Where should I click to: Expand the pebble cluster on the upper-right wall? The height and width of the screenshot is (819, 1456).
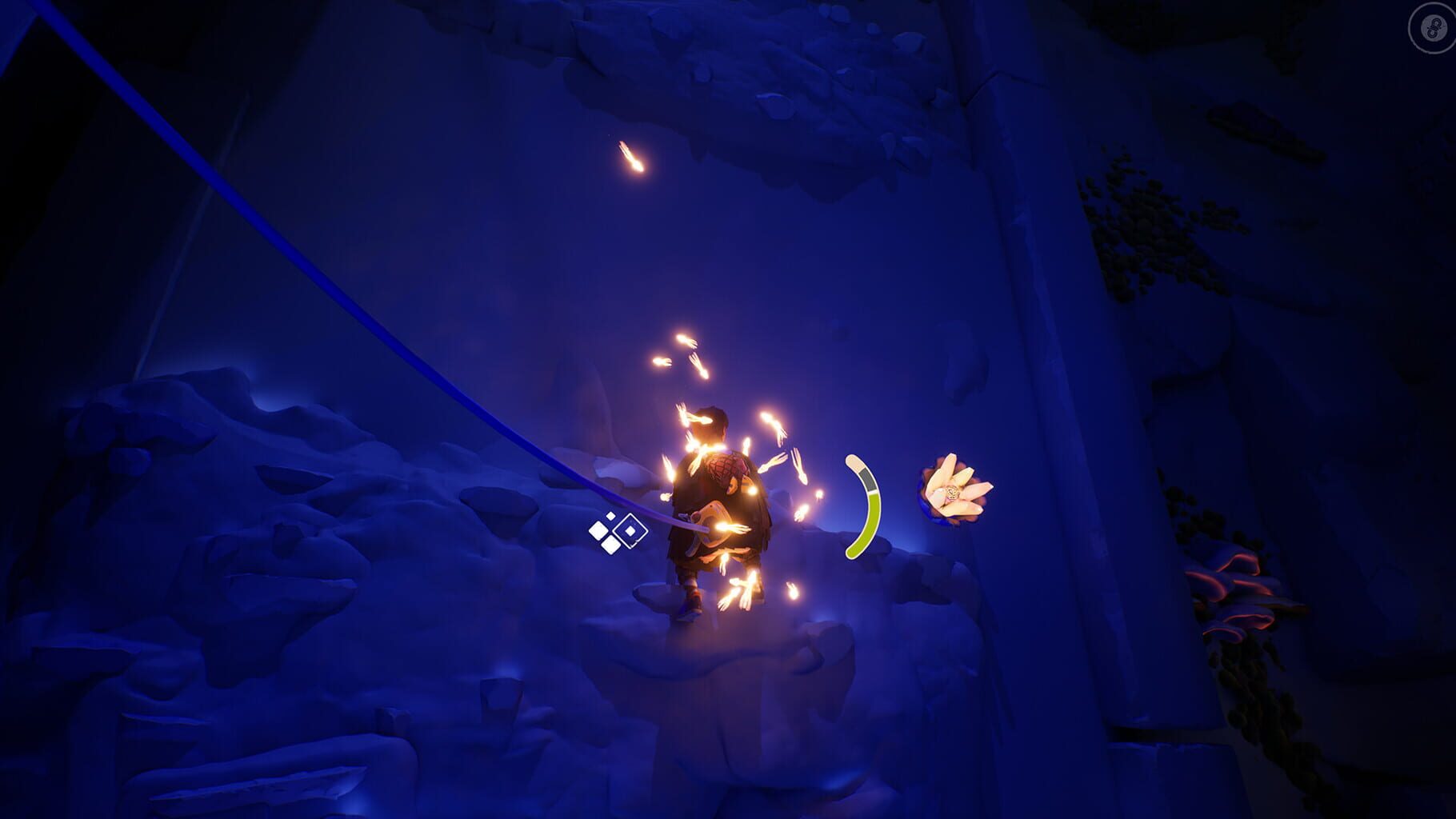(1152, 232)
